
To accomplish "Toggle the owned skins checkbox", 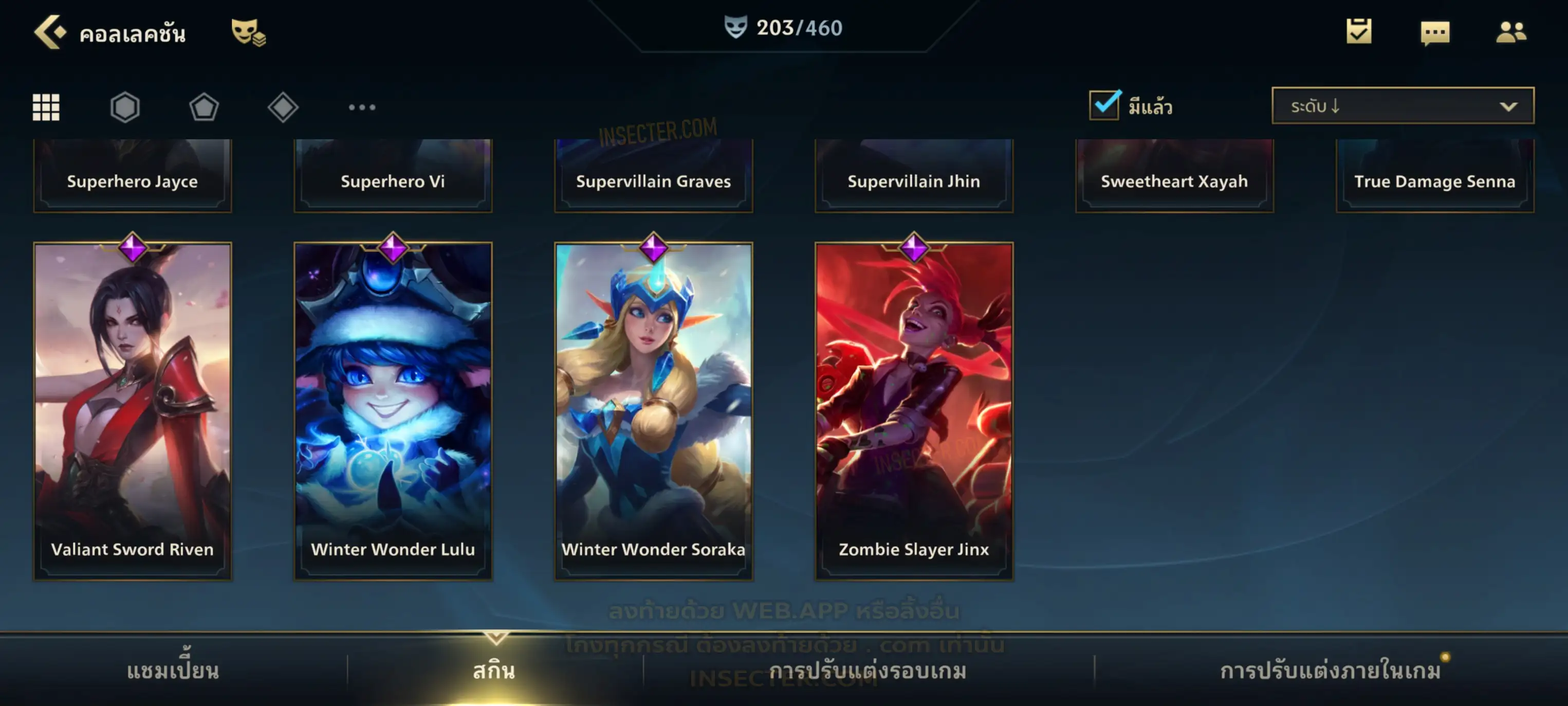I will pyautogui.click(x=1104, y=105).
